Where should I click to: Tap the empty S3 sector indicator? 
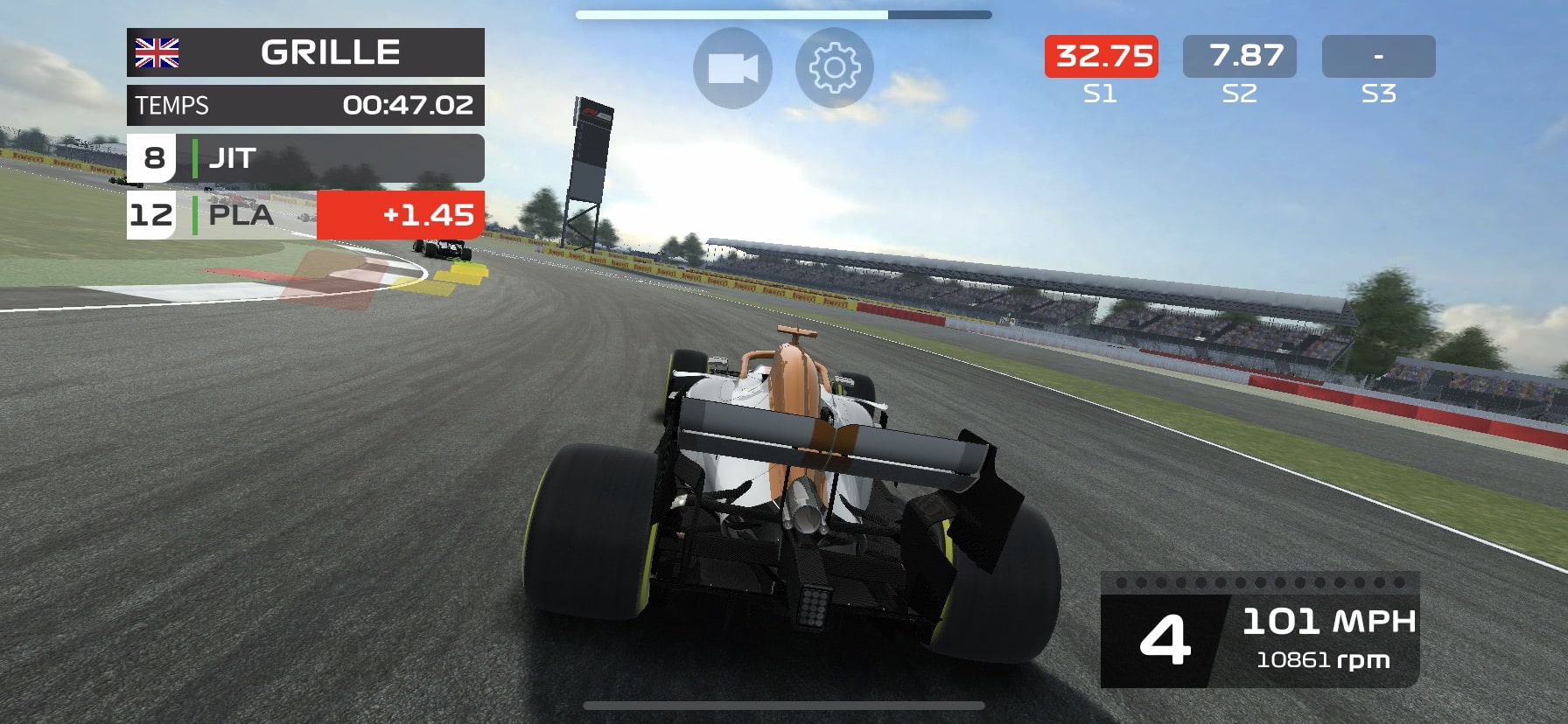pos(1380,56)
